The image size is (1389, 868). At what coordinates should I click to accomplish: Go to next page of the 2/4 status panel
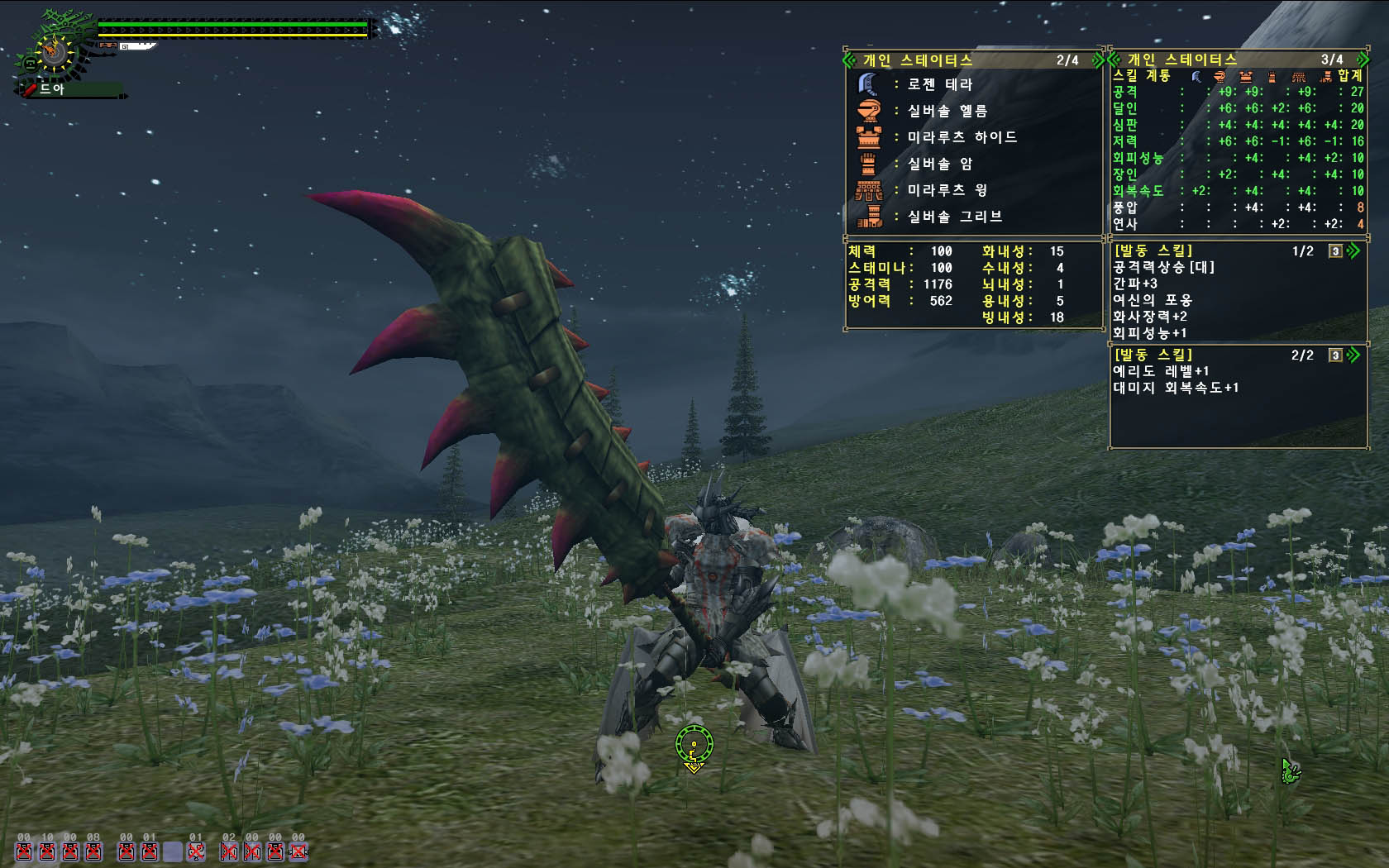pos(1097,60)
